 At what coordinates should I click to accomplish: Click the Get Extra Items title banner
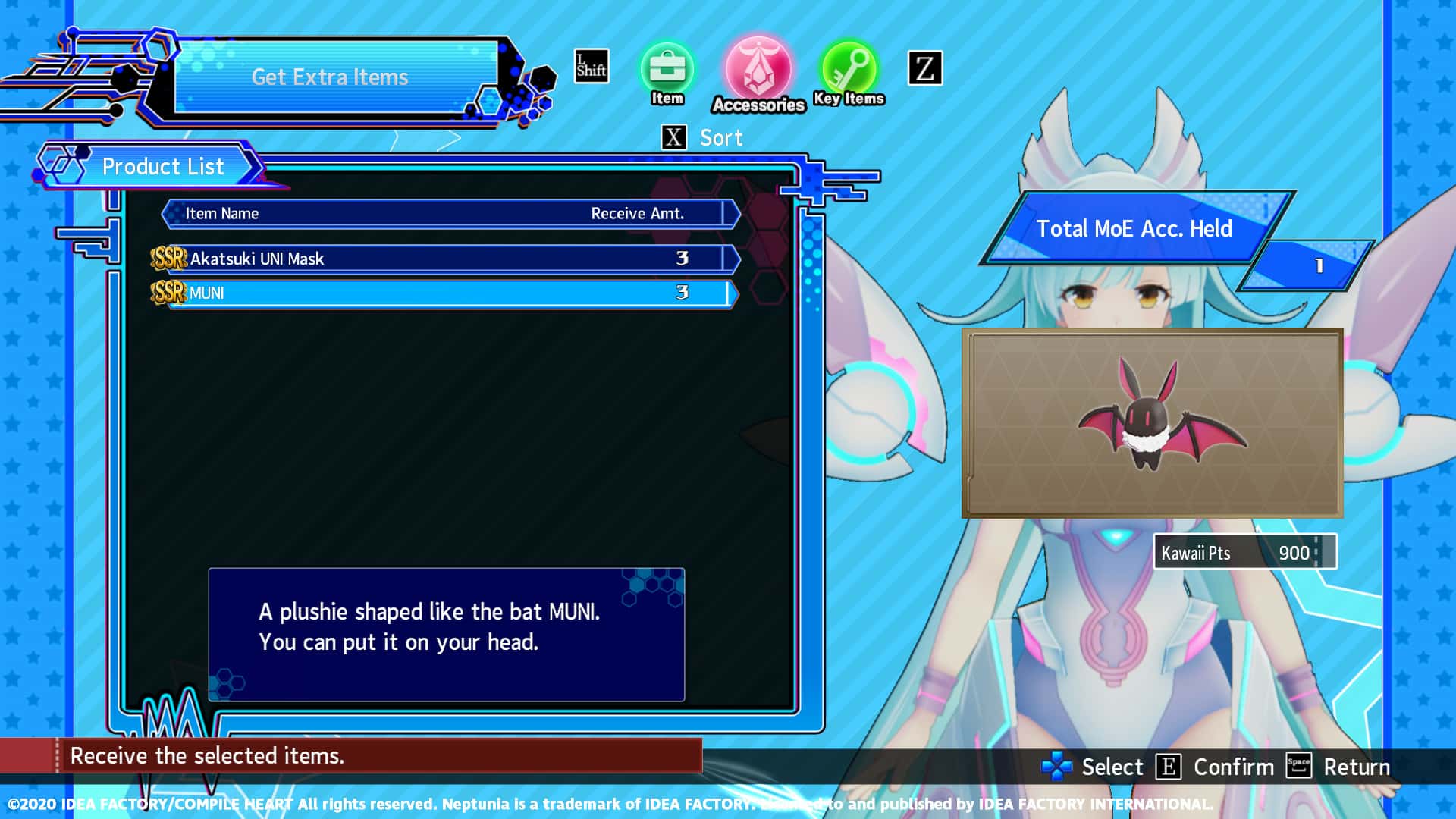pyautogui.click(x=331, y=77)
